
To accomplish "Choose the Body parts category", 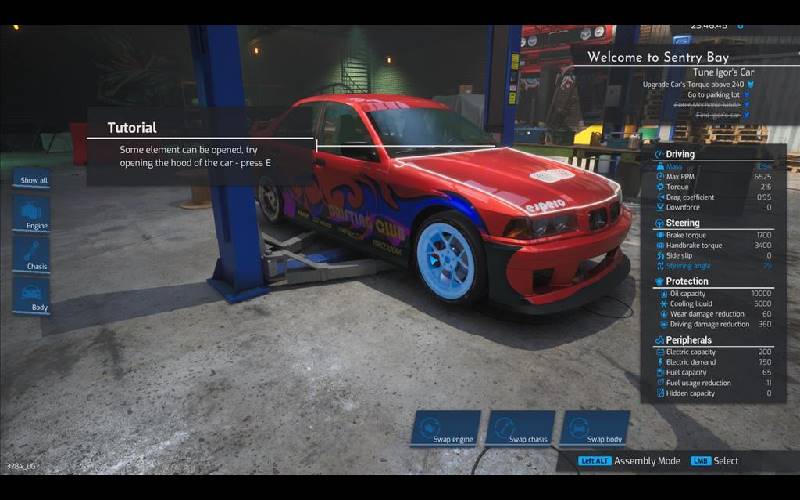I will [x=31, y=295].
